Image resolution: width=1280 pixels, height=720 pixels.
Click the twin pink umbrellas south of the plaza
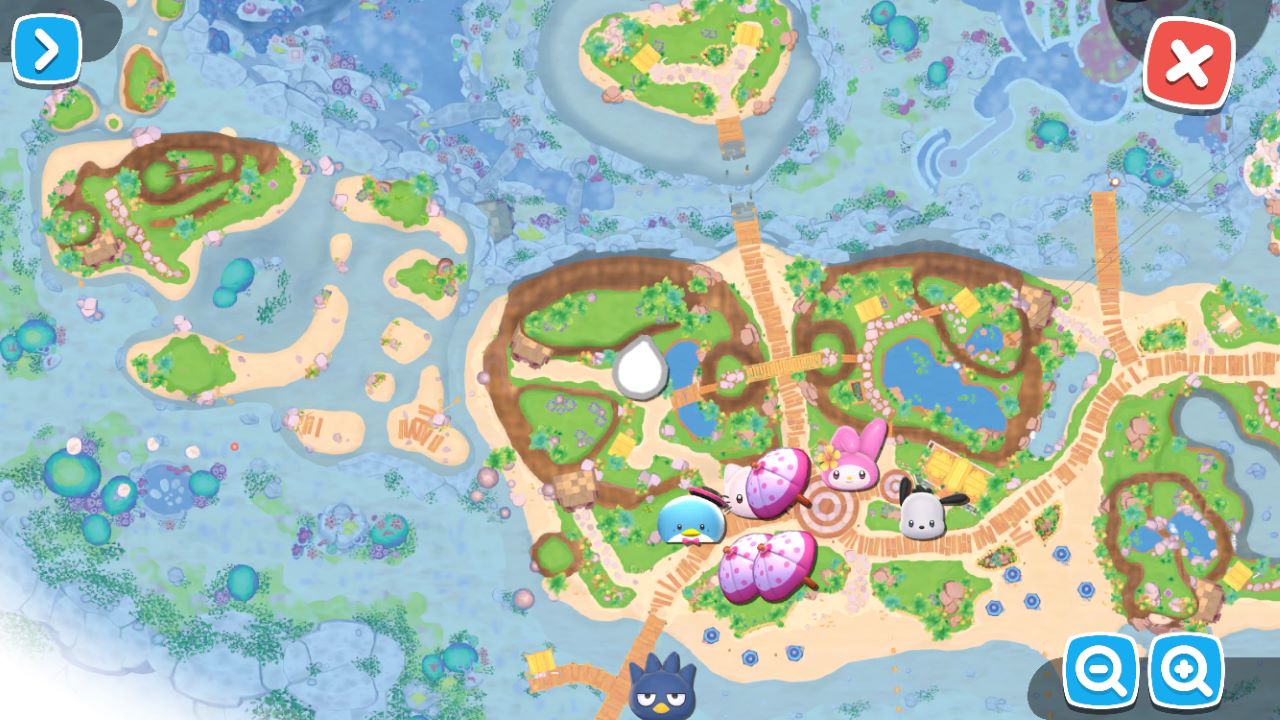click(765, 570)
